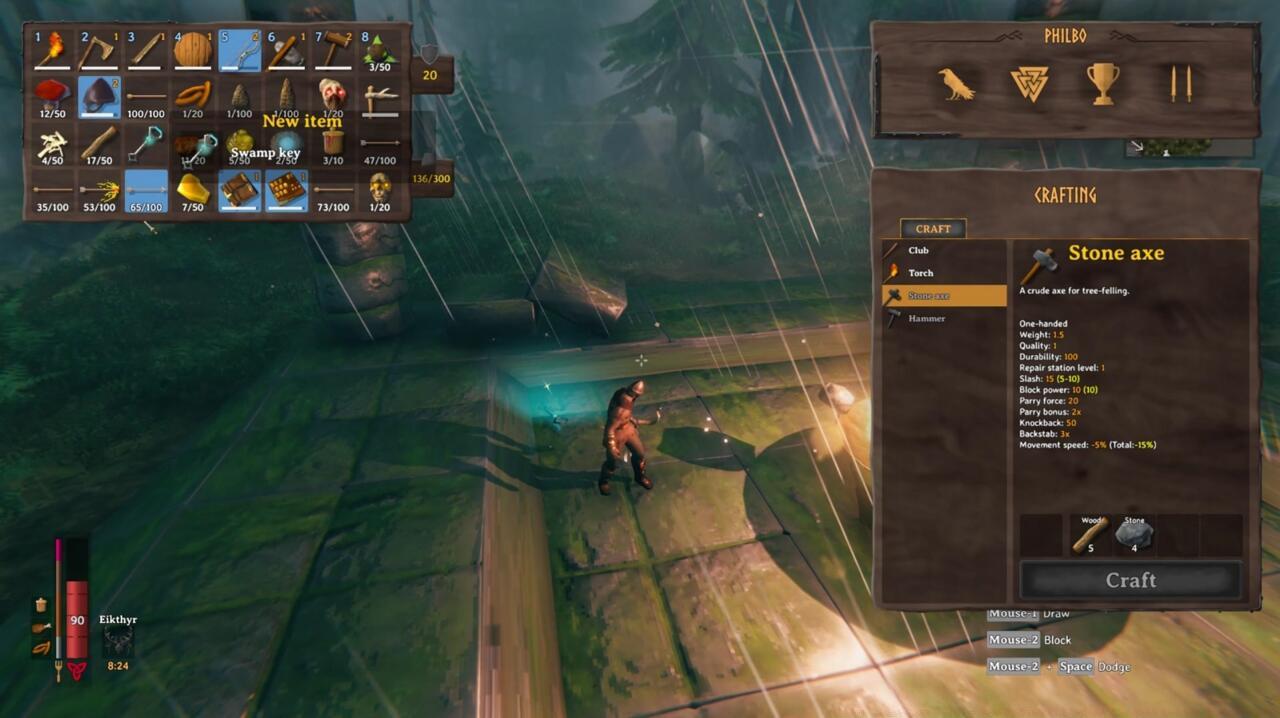1280x718 pixels.
Task: Select the round wooden shield slot
Action: [193, 50]
